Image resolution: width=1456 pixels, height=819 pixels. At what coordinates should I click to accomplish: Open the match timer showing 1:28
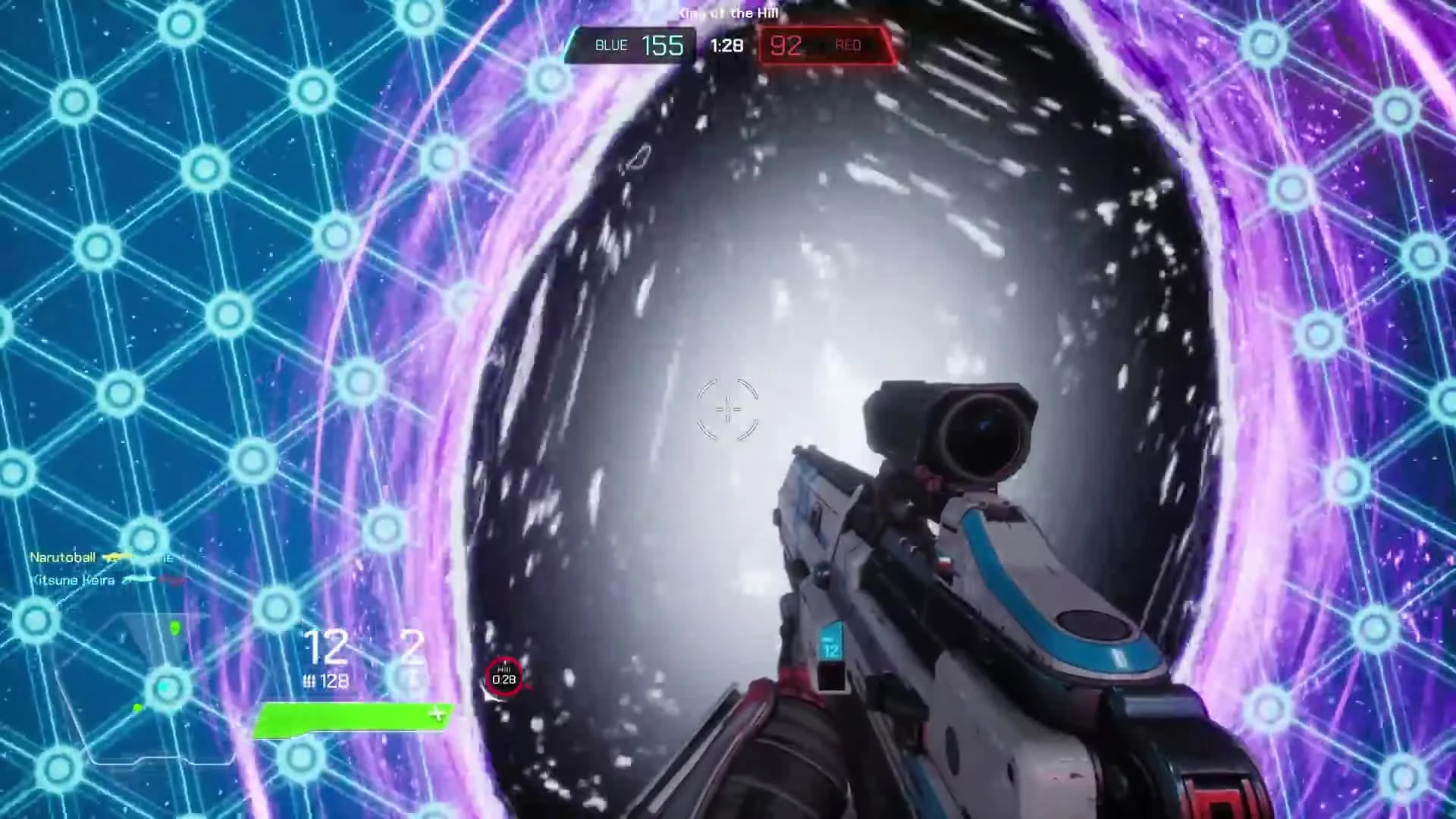tap(726, 45)
